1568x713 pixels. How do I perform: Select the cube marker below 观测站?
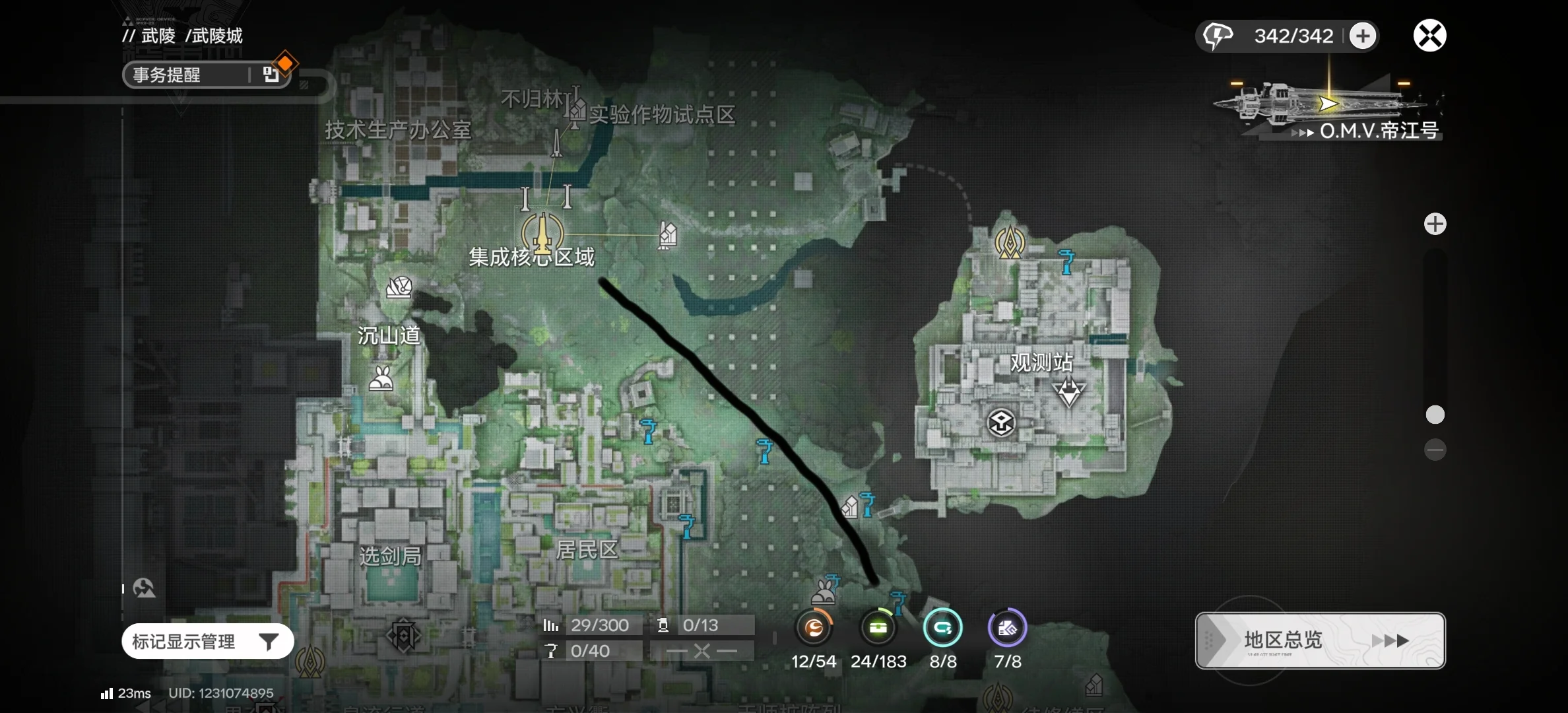pyautogui.click(x=1000, y=423)
